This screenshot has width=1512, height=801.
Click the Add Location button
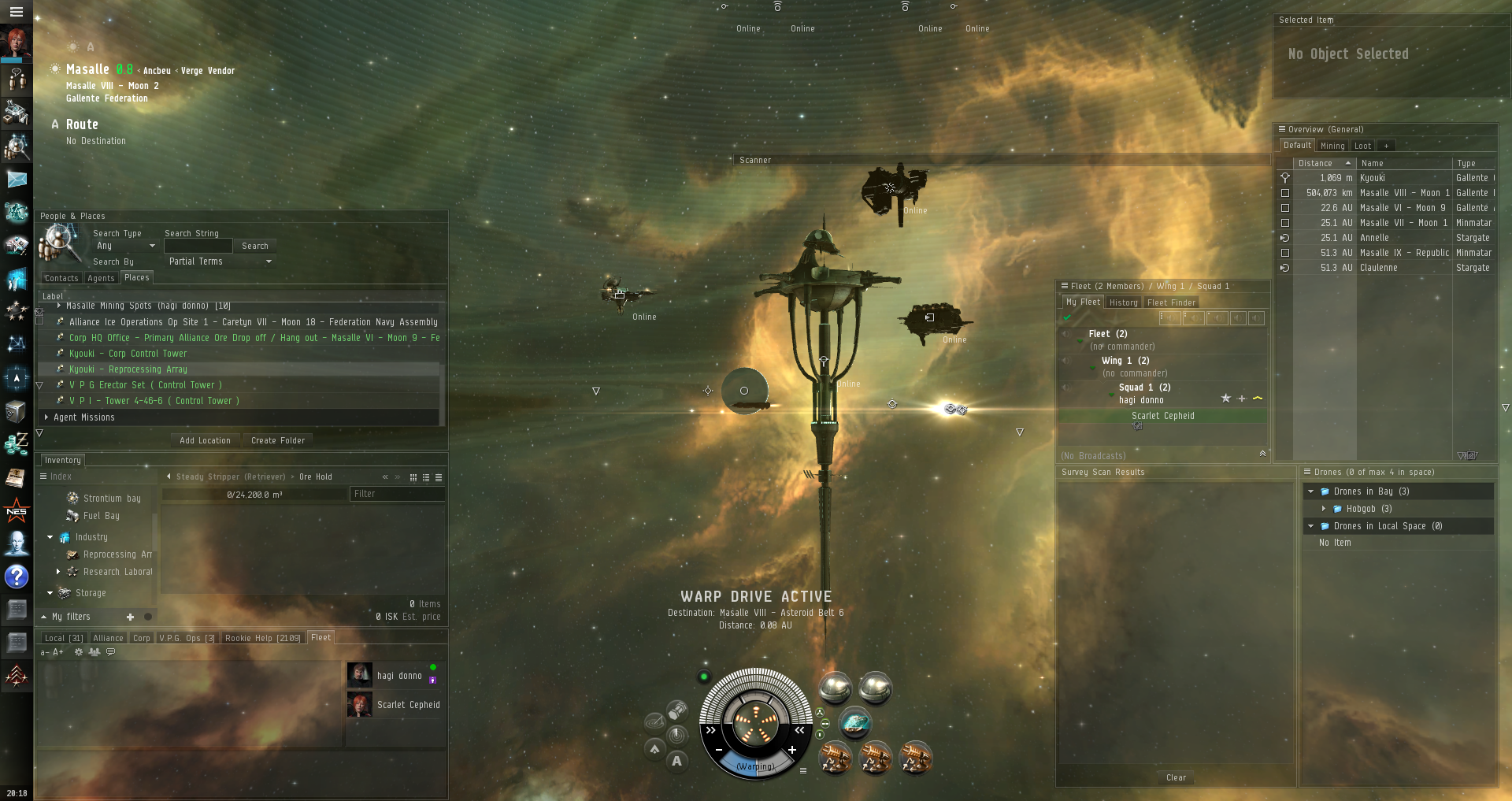pyautogui.click(x=205, y=440)
